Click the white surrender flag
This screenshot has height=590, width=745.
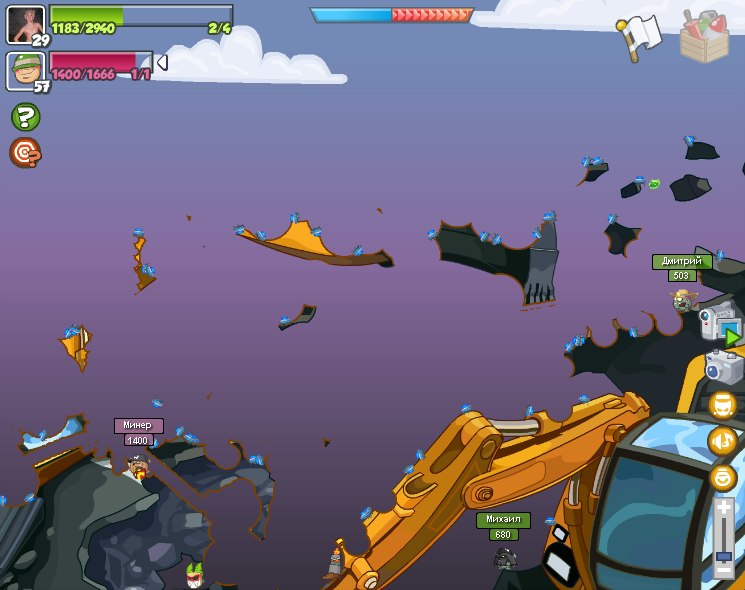tap(639, 37)
